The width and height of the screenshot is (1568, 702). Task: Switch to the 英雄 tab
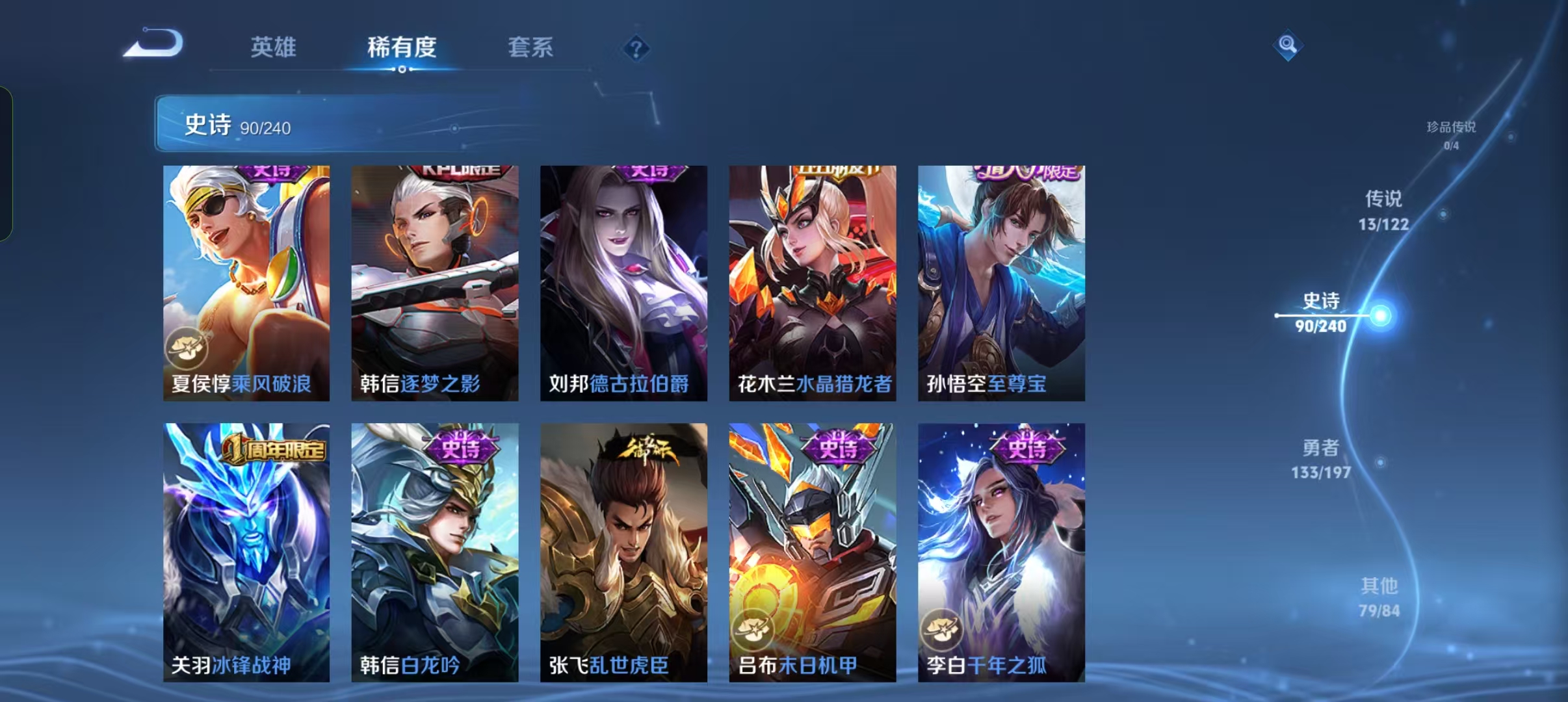point(272,47)
